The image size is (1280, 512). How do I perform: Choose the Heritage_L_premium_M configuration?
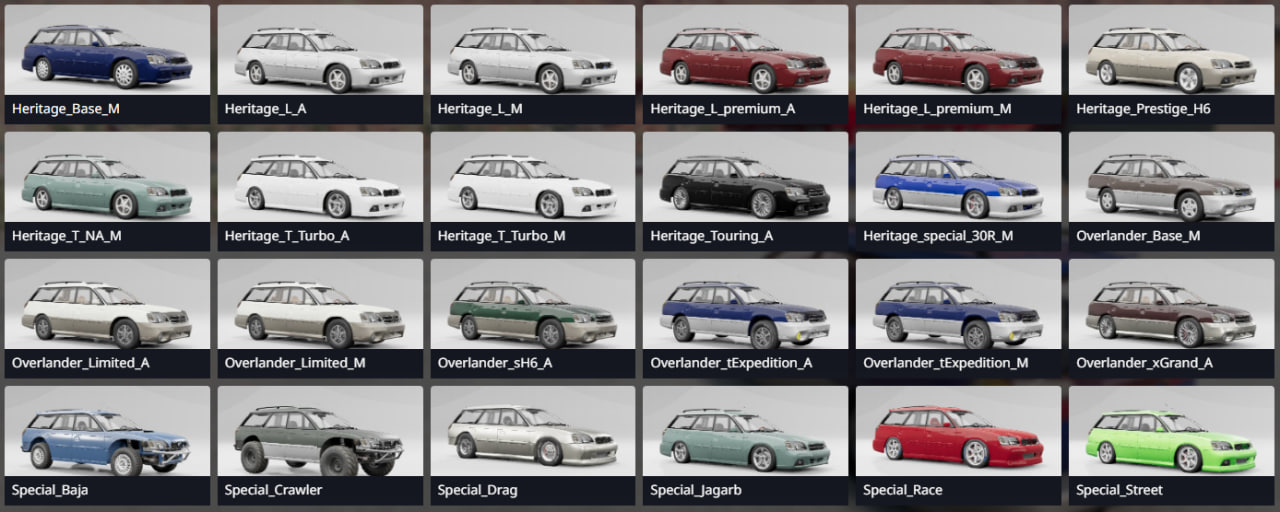pos(959,60)
